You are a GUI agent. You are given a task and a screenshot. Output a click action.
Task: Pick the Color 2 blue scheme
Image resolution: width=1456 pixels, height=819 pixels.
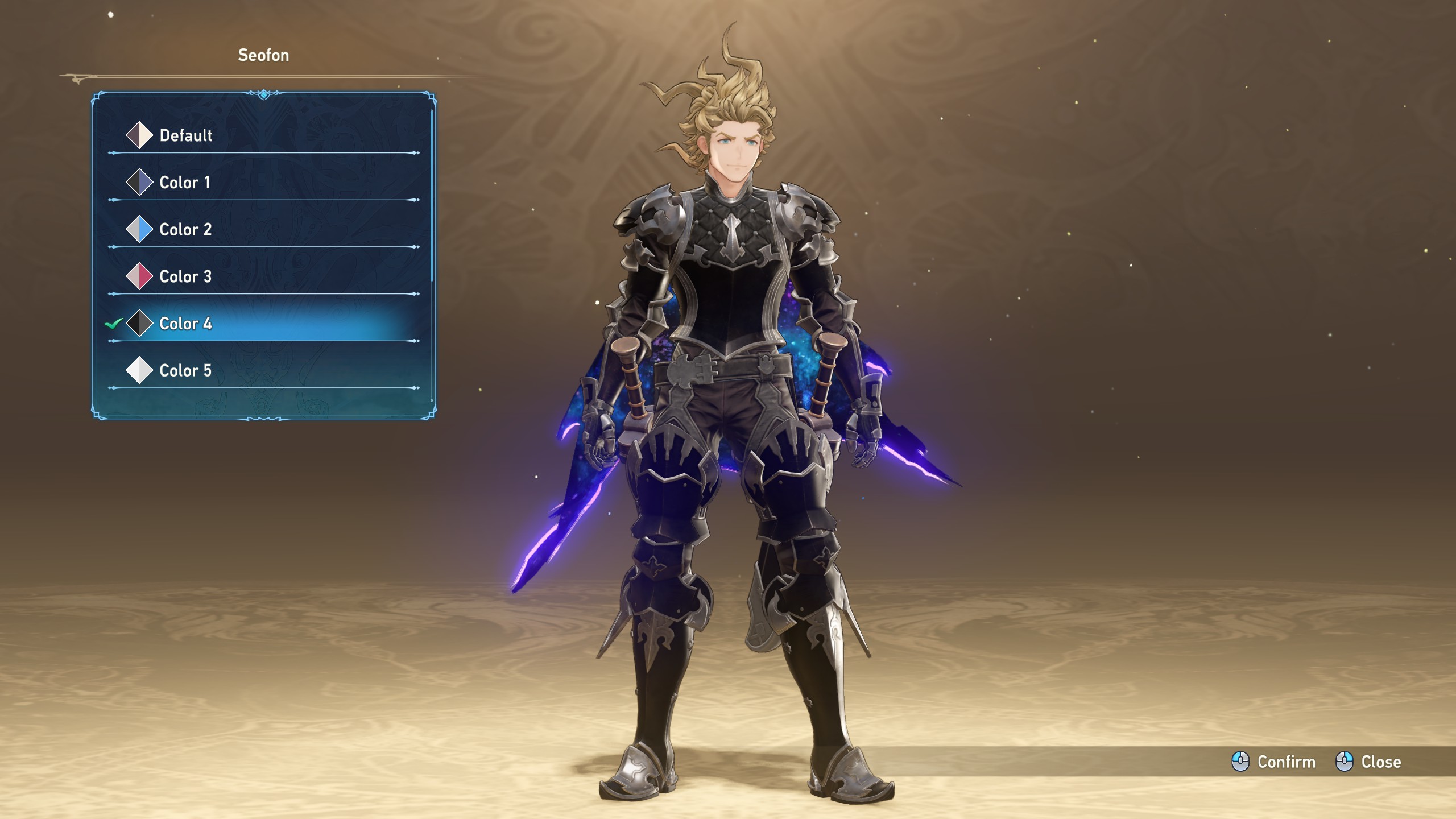[185, 230]
